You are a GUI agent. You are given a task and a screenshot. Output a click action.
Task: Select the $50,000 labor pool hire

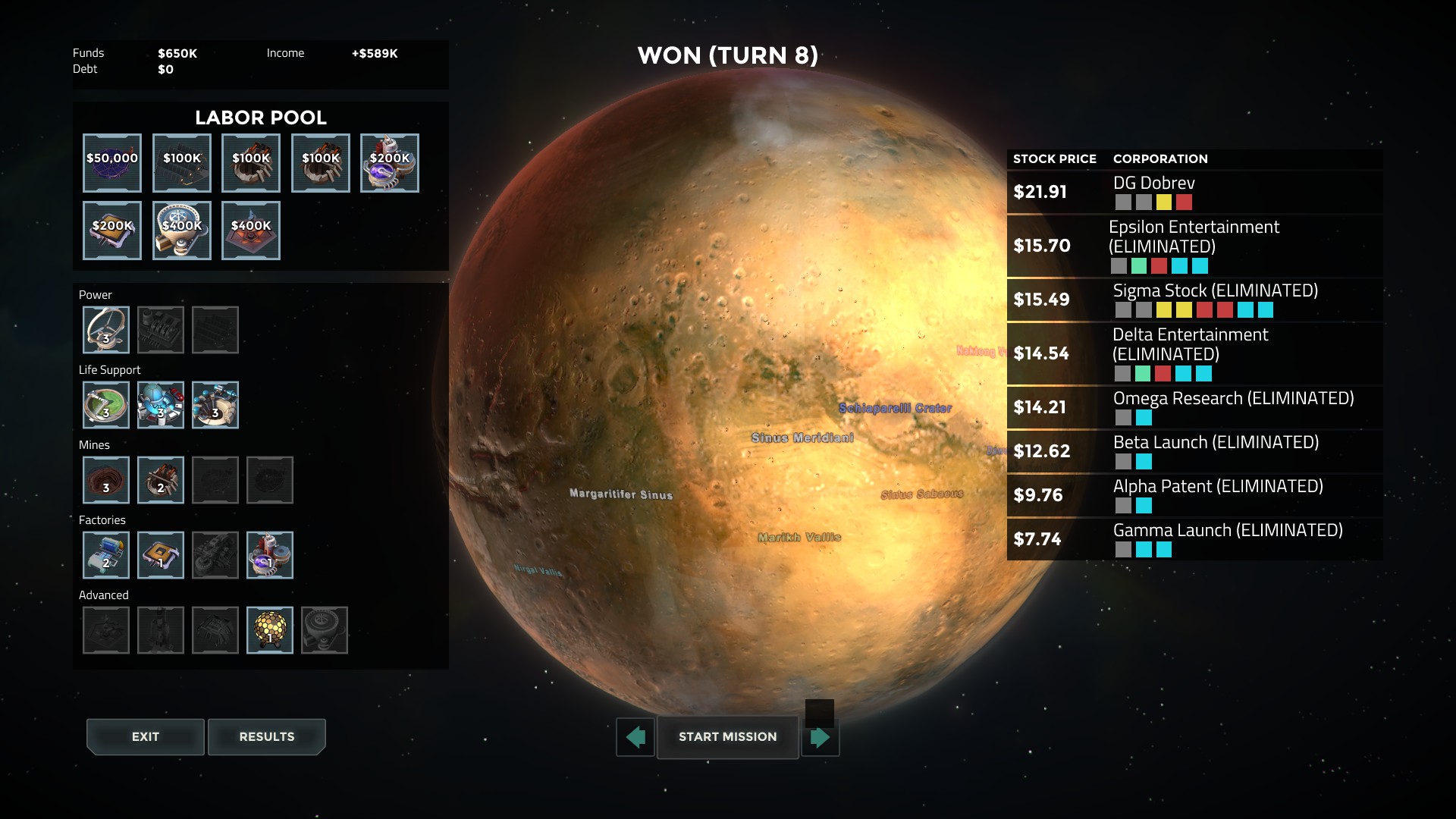[112, 163]
